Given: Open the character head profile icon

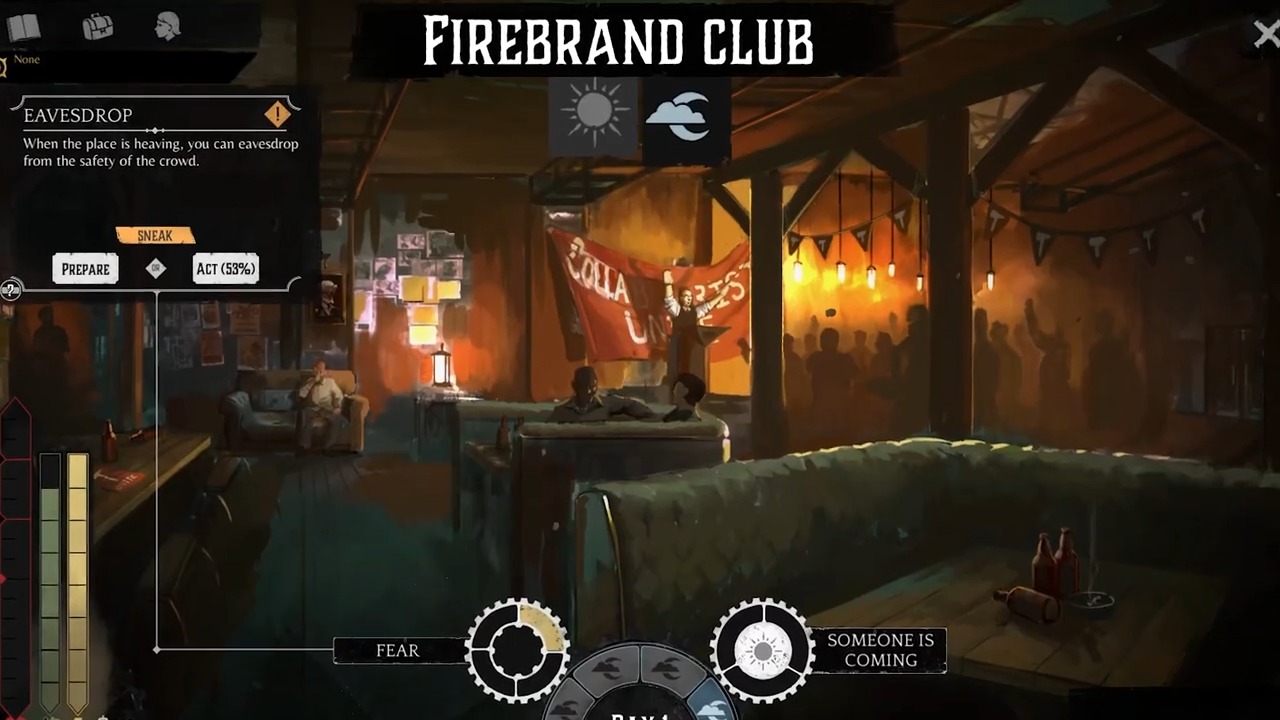Looking at the screenshot, I should [167, 27].
